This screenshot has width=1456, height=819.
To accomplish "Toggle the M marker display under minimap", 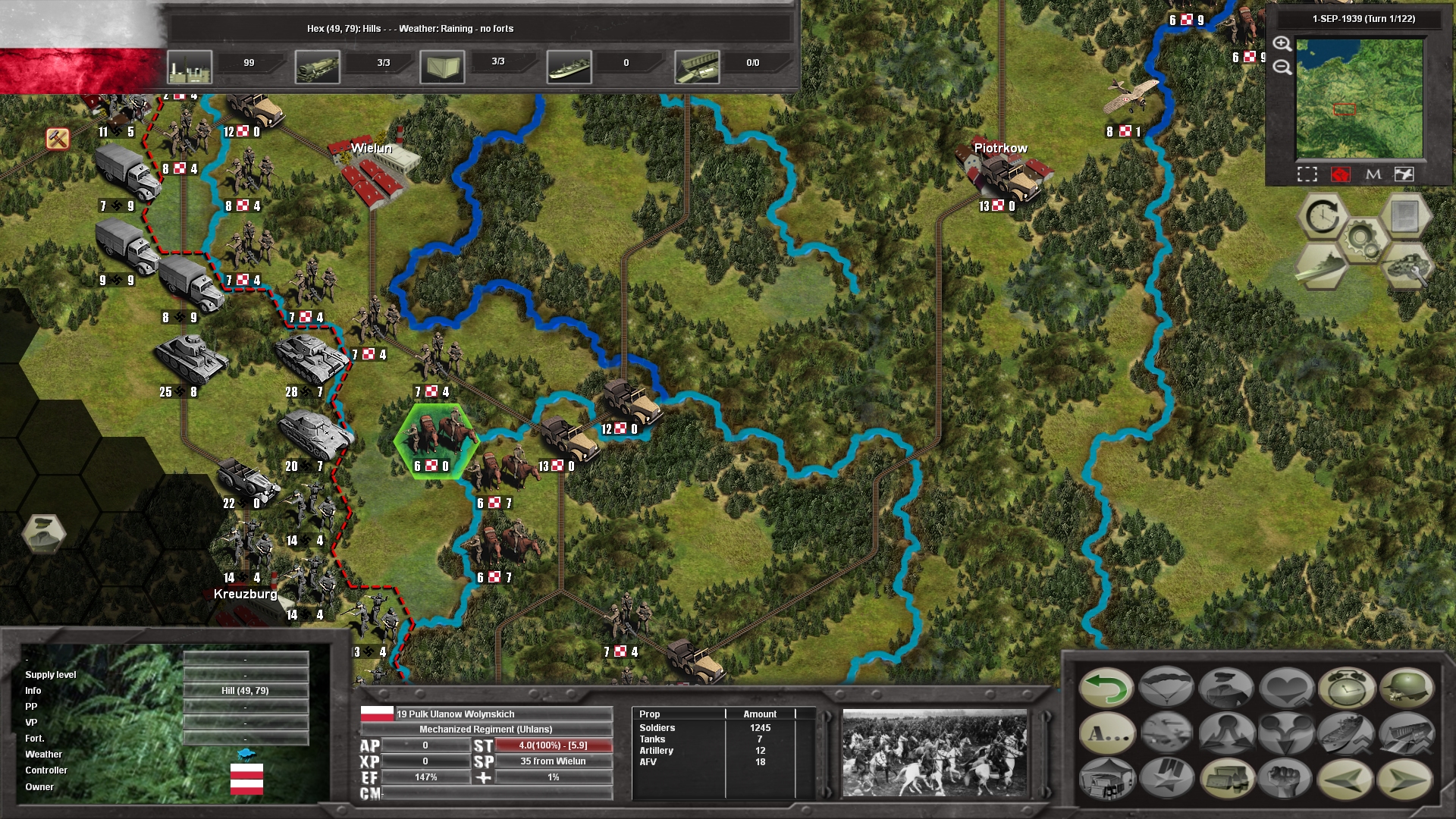I will point(1373,174).
